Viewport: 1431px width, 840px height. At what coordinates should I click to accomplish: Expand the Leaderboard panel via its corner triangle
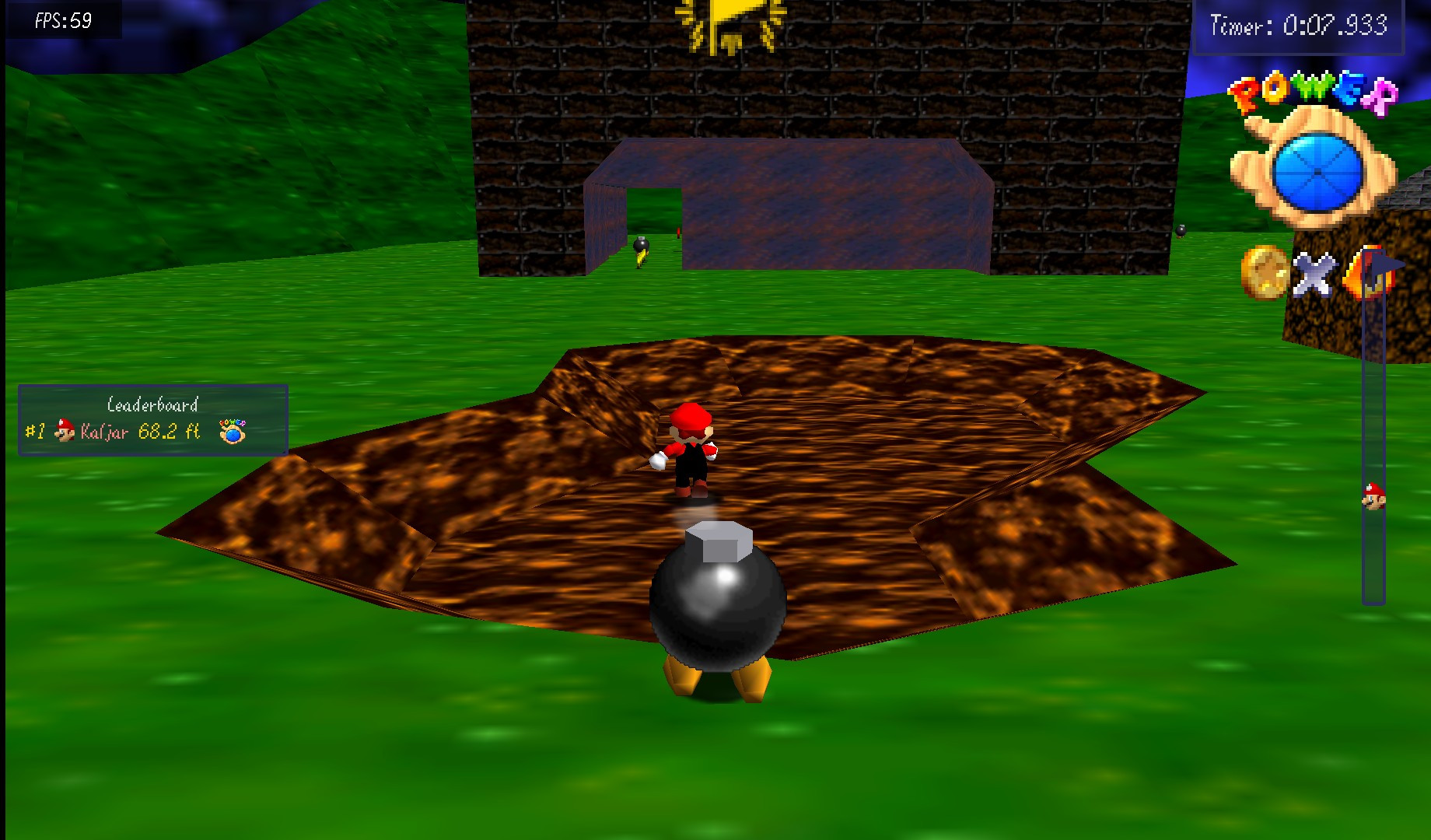pos(284,453)
